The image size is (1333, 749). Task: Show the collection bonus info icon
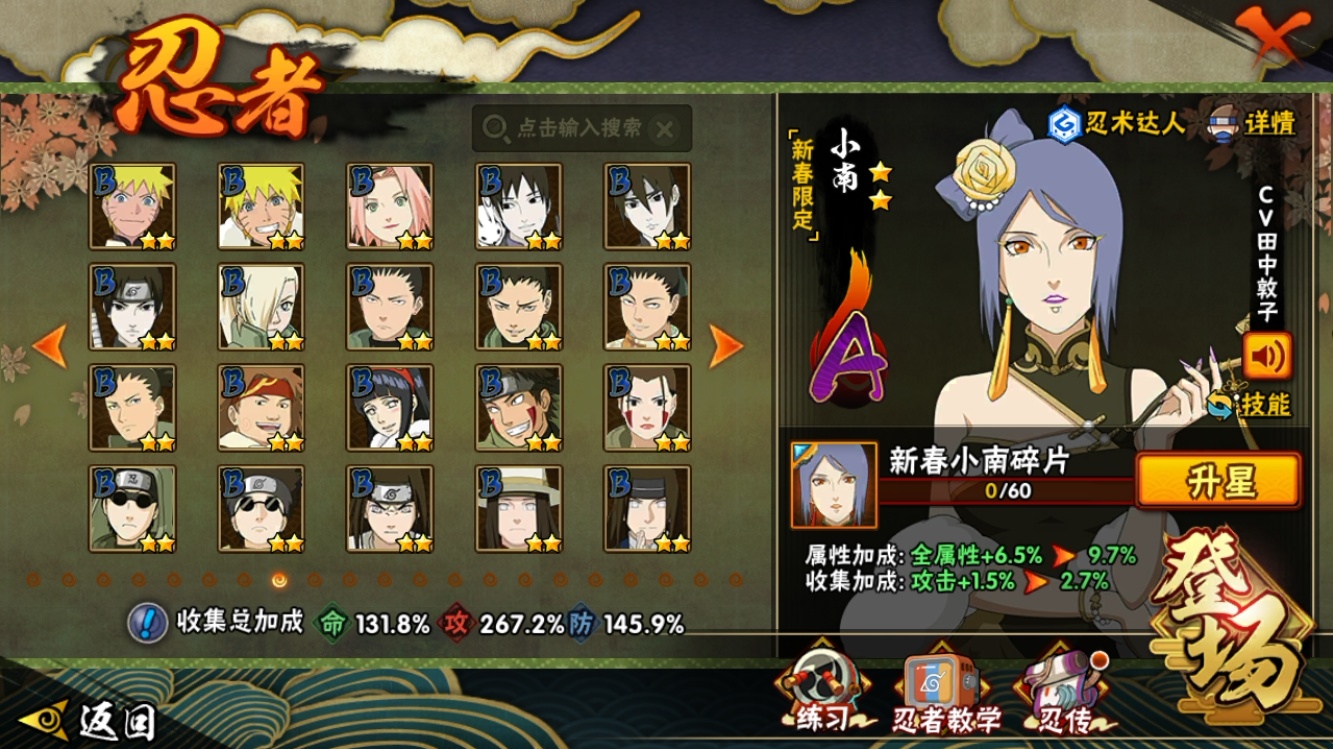click(x=147, y=623)
